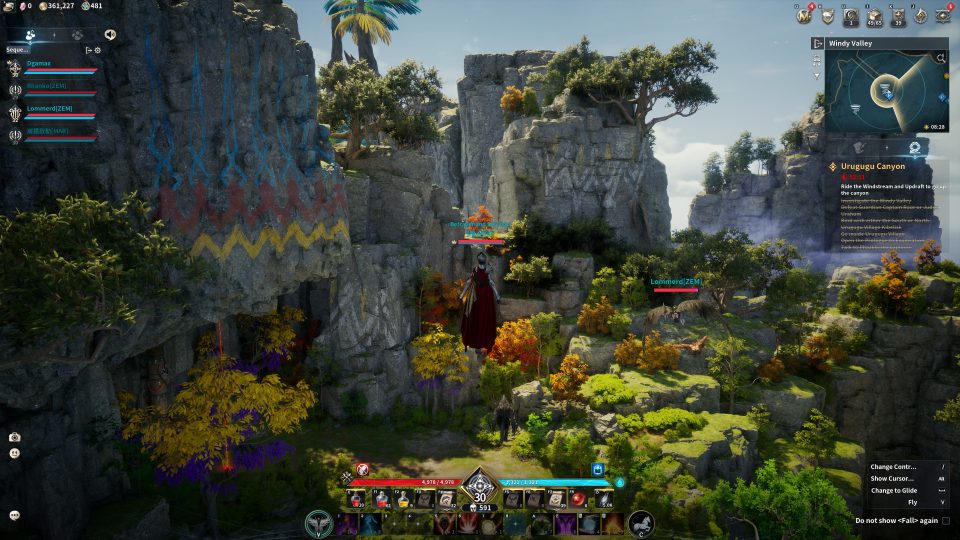Use the yellow potion in the quick slot
This screenshot has height=540, width=960.
click(405, 497)
